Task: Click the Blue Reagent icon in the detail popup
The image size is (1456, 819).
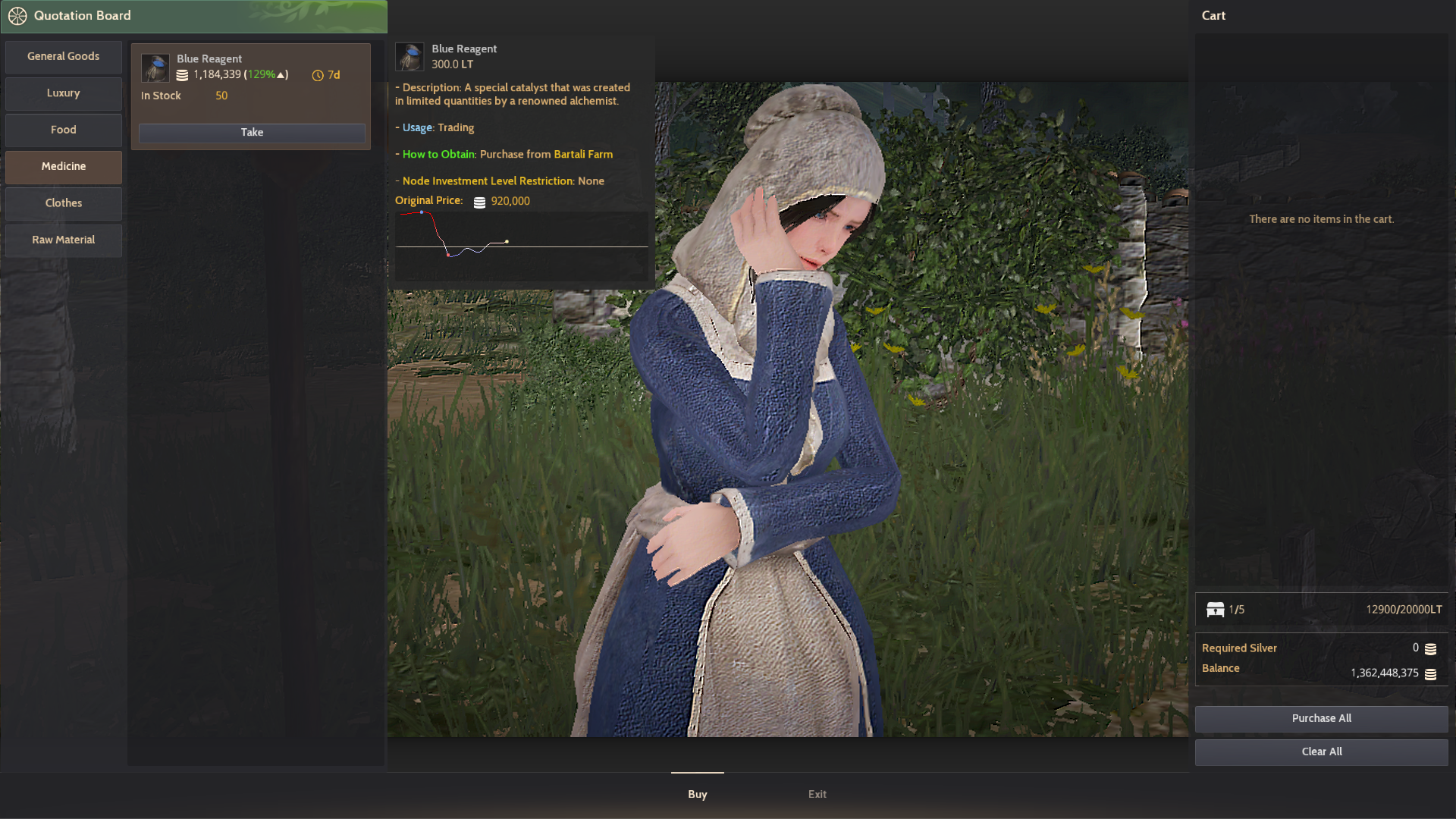Action: point(409,56)
